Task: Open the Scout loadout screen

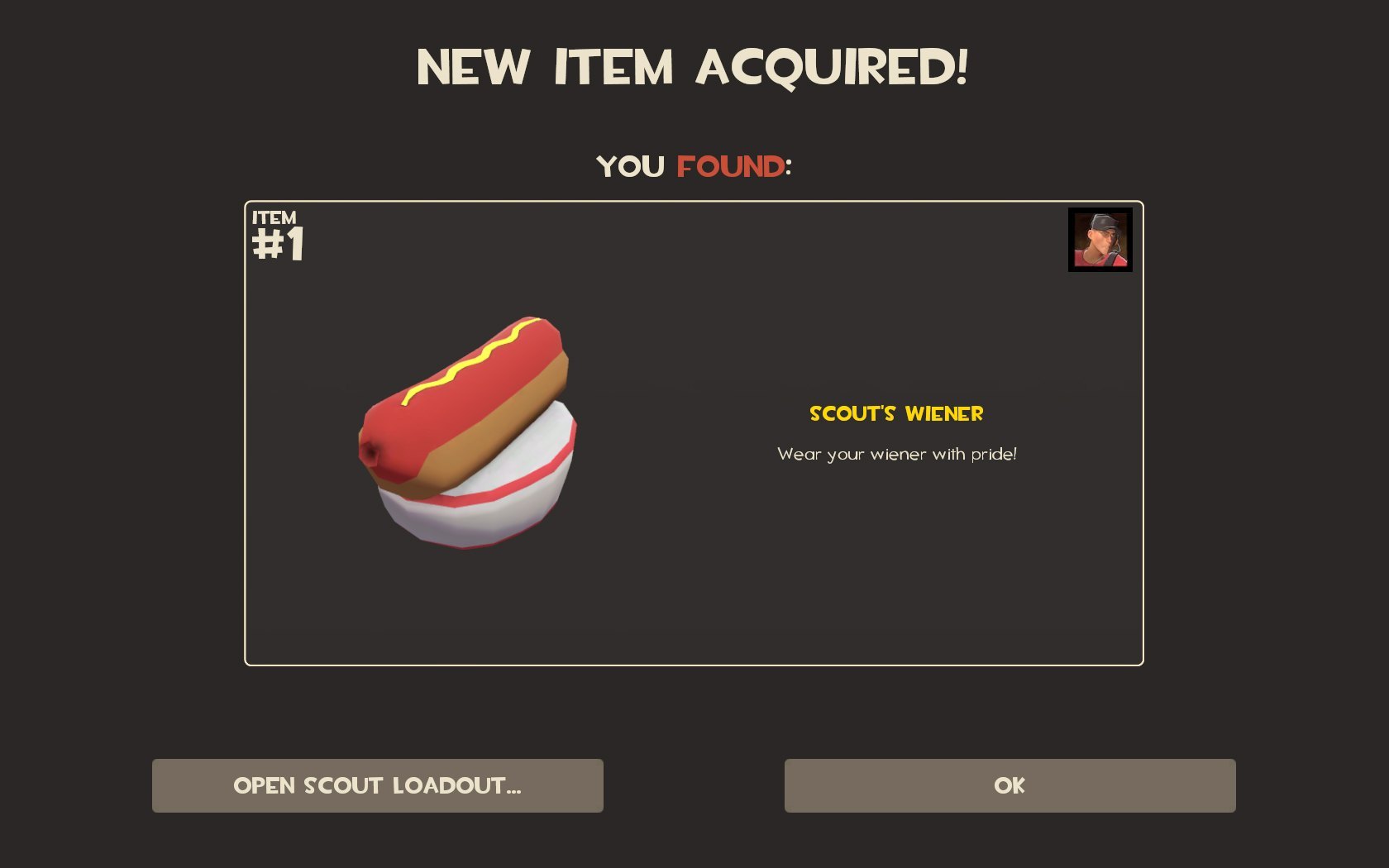Action: point(377,785)
